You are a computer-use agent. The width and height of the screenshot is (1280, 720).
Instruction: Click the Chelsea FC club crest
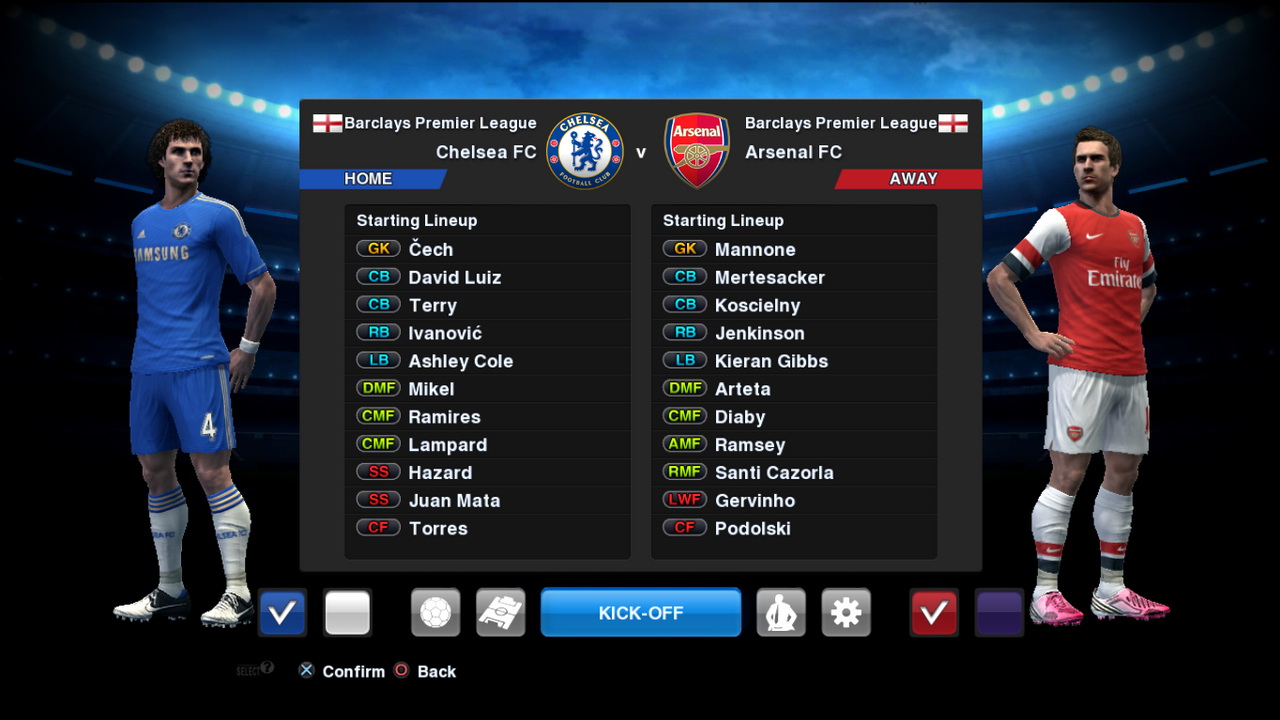click(587, 150)
